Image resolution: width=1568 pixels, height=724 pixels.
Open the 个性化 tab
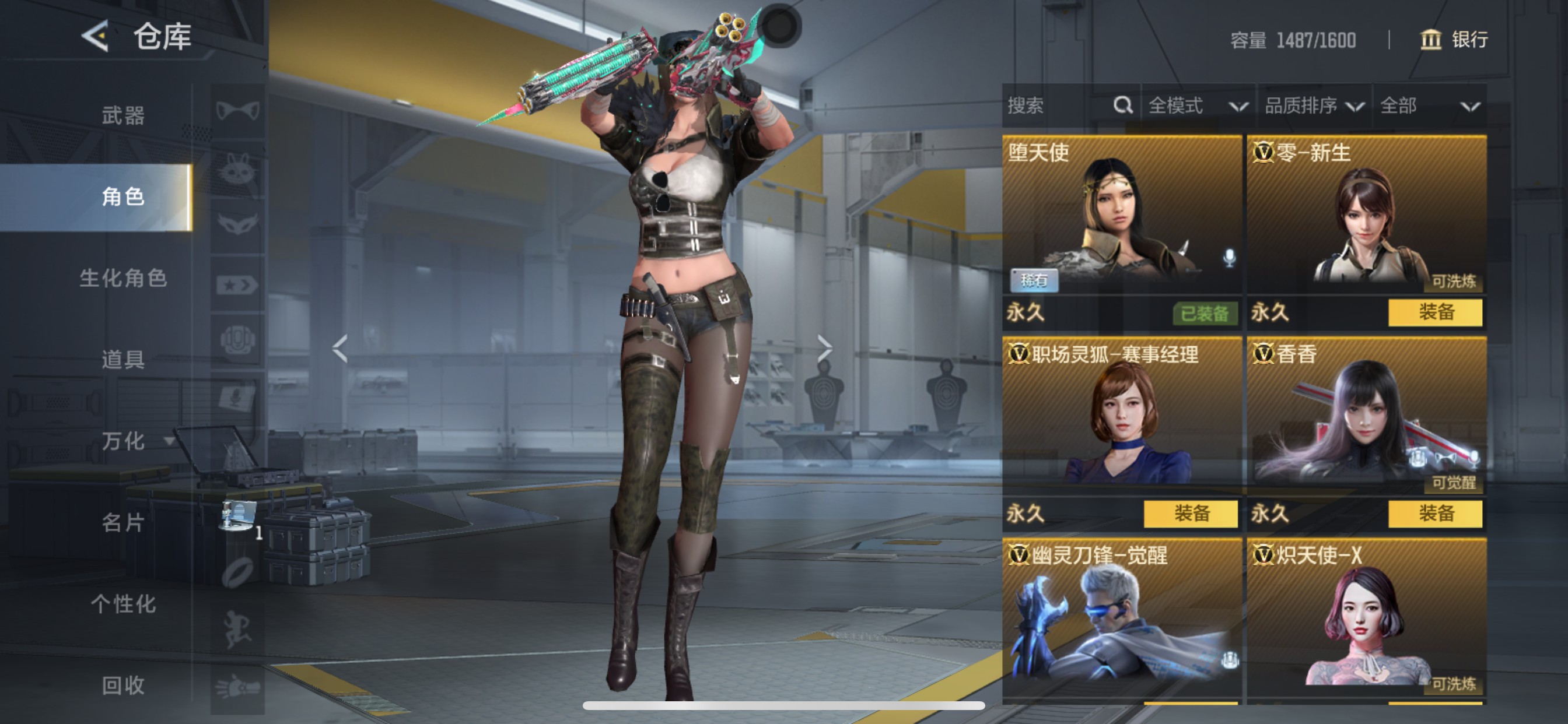tap(123, 603)
